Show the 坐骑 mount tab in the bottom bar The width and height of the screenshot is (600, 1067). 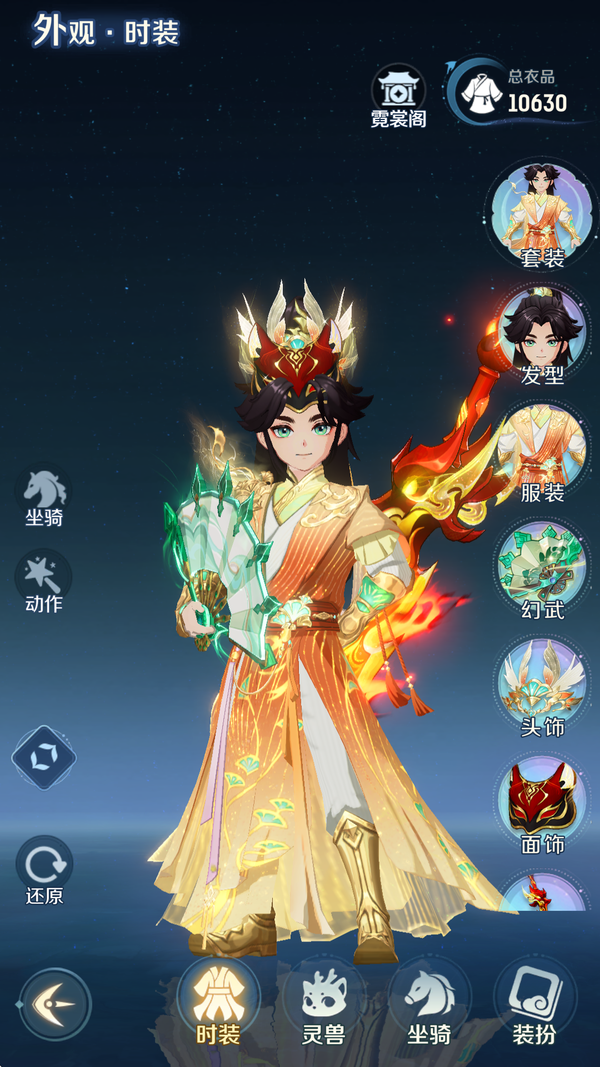click(x=429, y=1002)
